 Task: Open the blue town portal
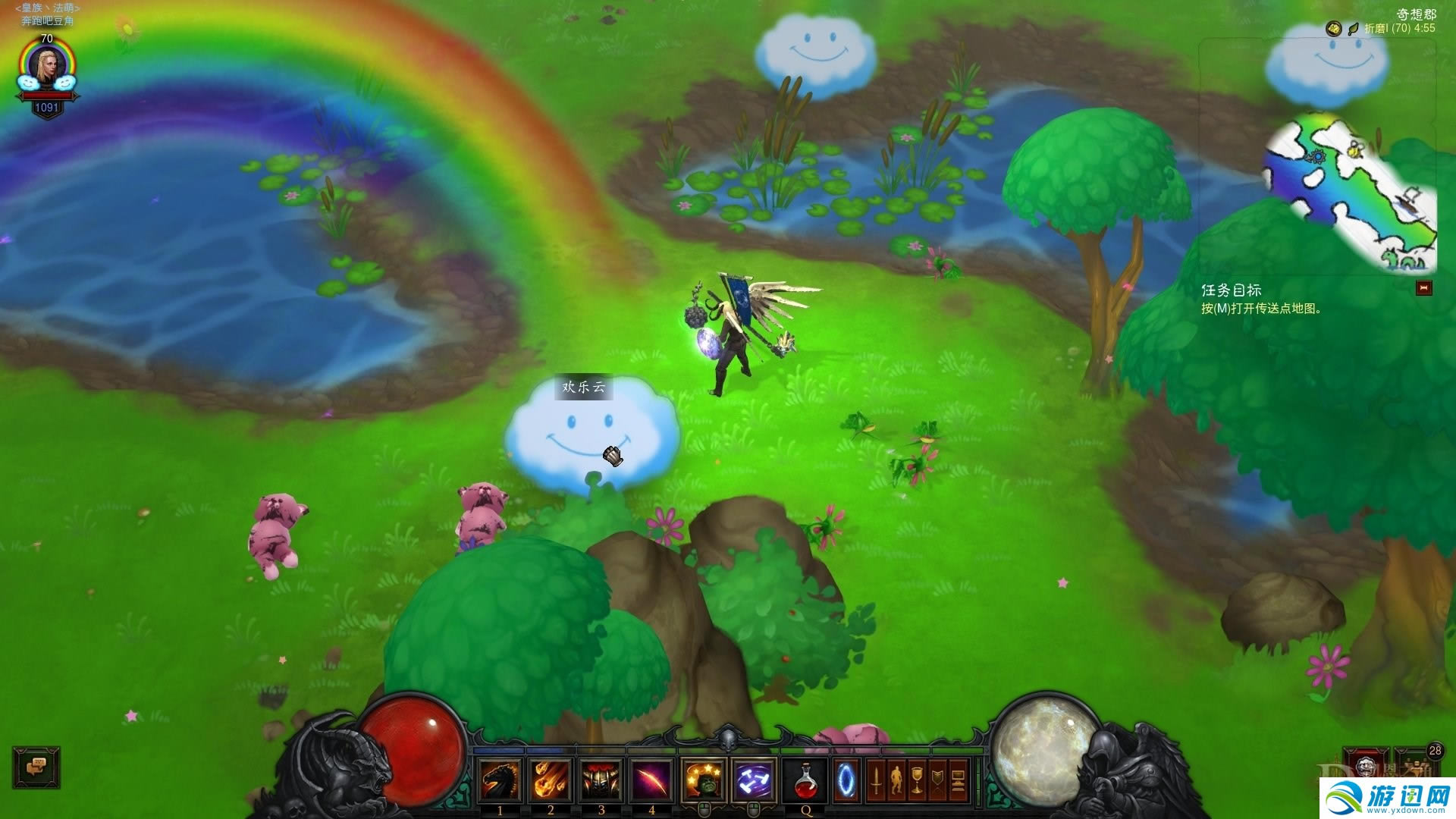pyautogui.click(x=846, y=780)
